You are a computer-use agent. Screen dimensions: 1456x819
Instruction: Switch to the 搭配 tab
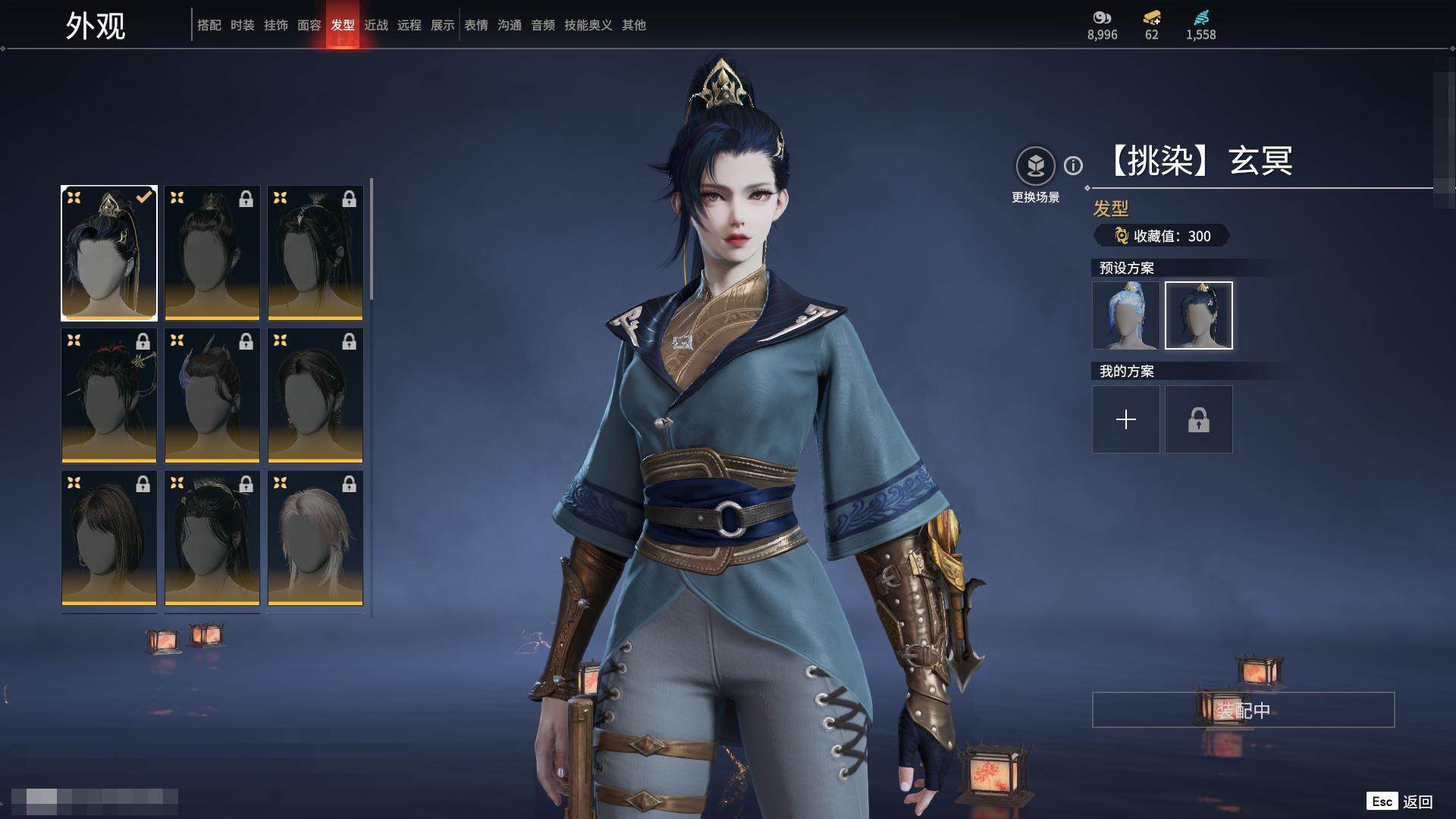click(x=209, y=25)
